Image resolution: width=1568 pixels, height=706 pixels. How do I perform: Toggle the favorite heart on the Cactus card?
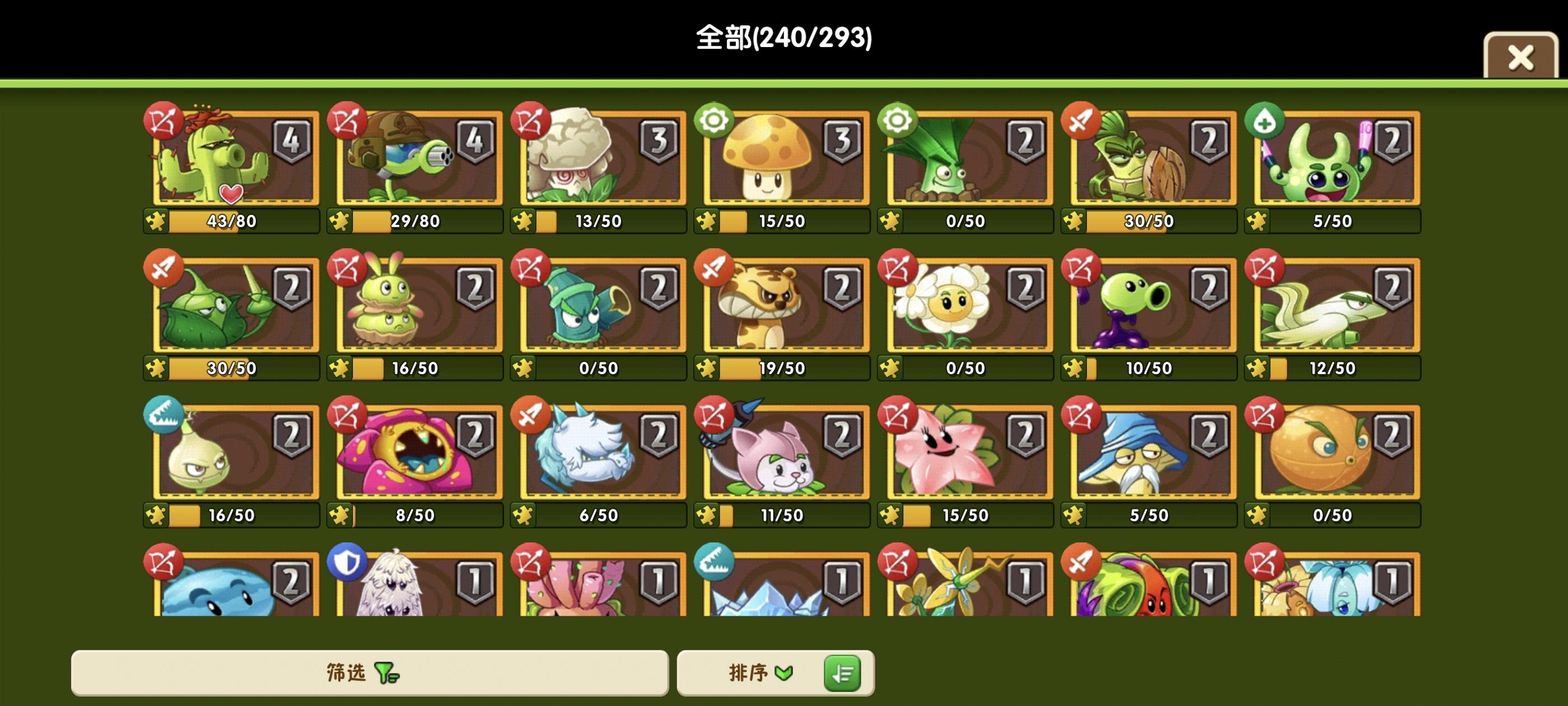point(231,195)
